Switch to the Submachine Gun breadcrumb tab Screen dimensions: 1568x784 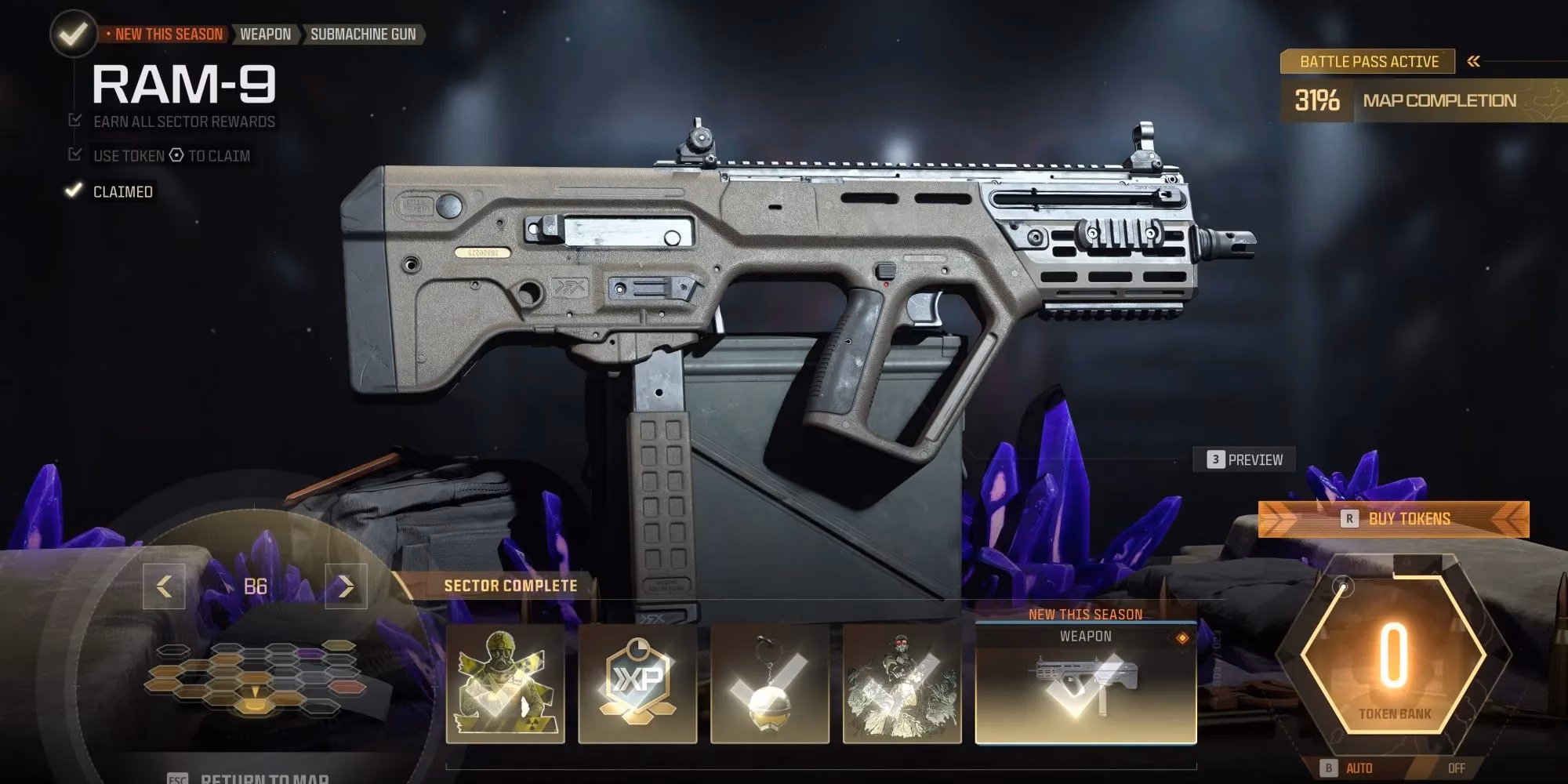coord(364,34)
